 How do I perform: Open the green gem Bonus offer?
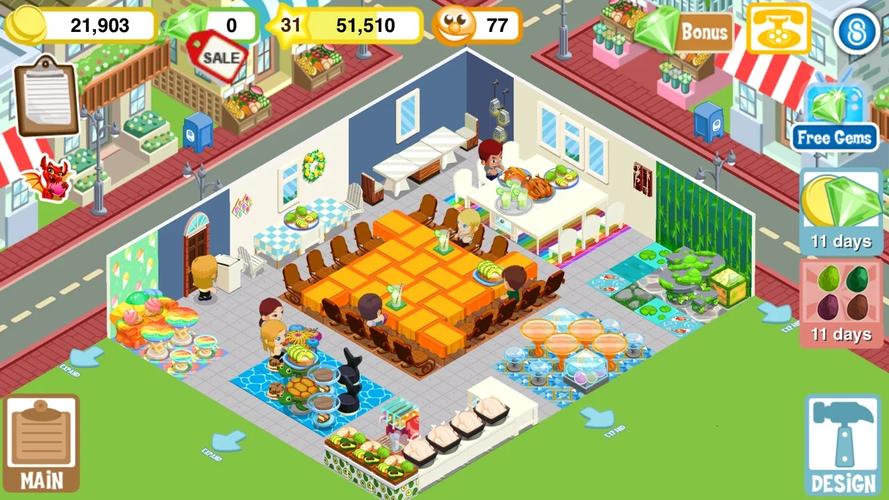pyautogui.click(x=685, y=31)
